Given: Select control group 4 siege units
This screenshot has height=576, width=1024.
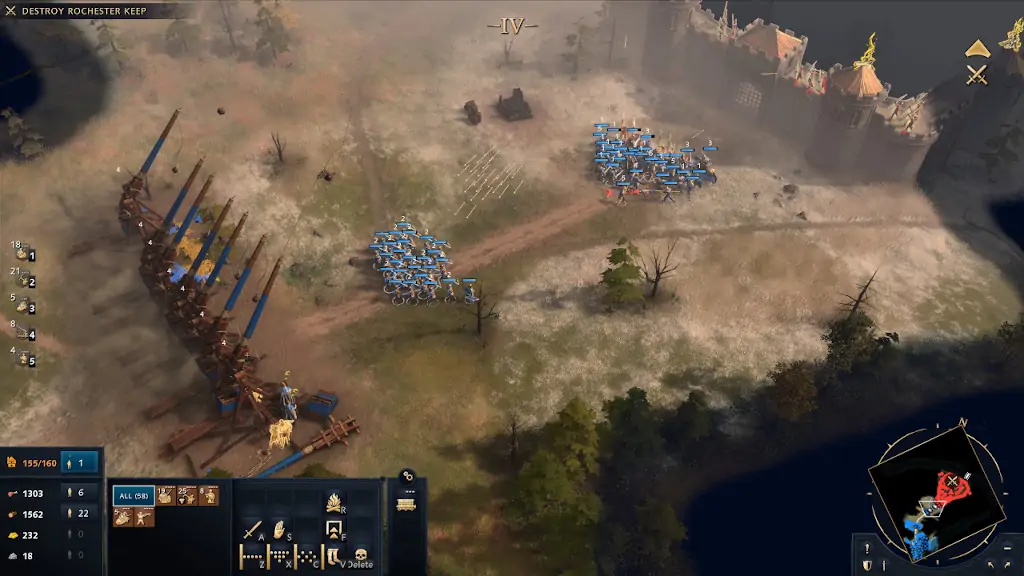Looking at the screenshot, I should coord(23,333).
